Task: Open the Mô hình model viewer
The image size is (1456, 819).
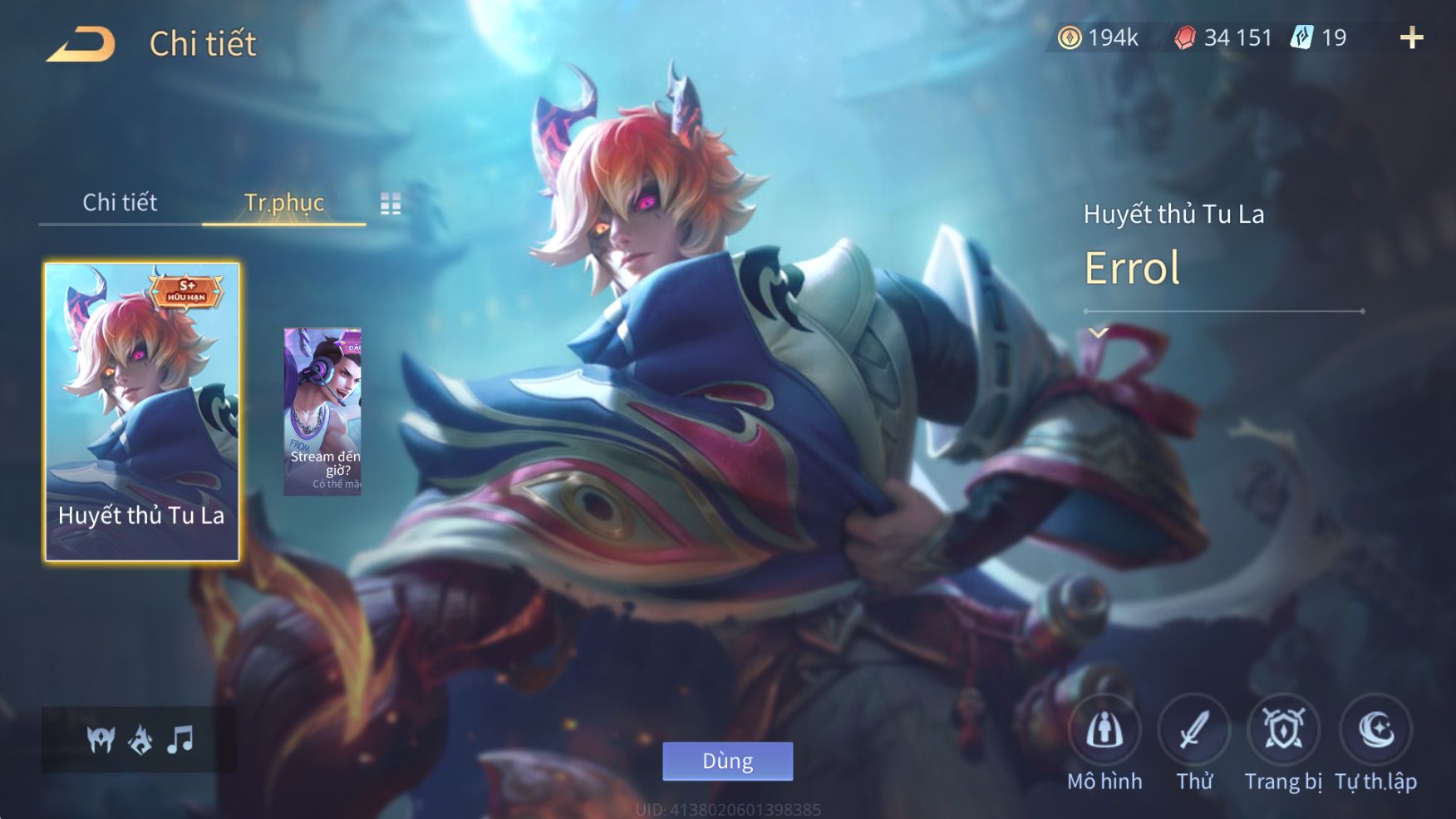Action: coord(1104,731)
